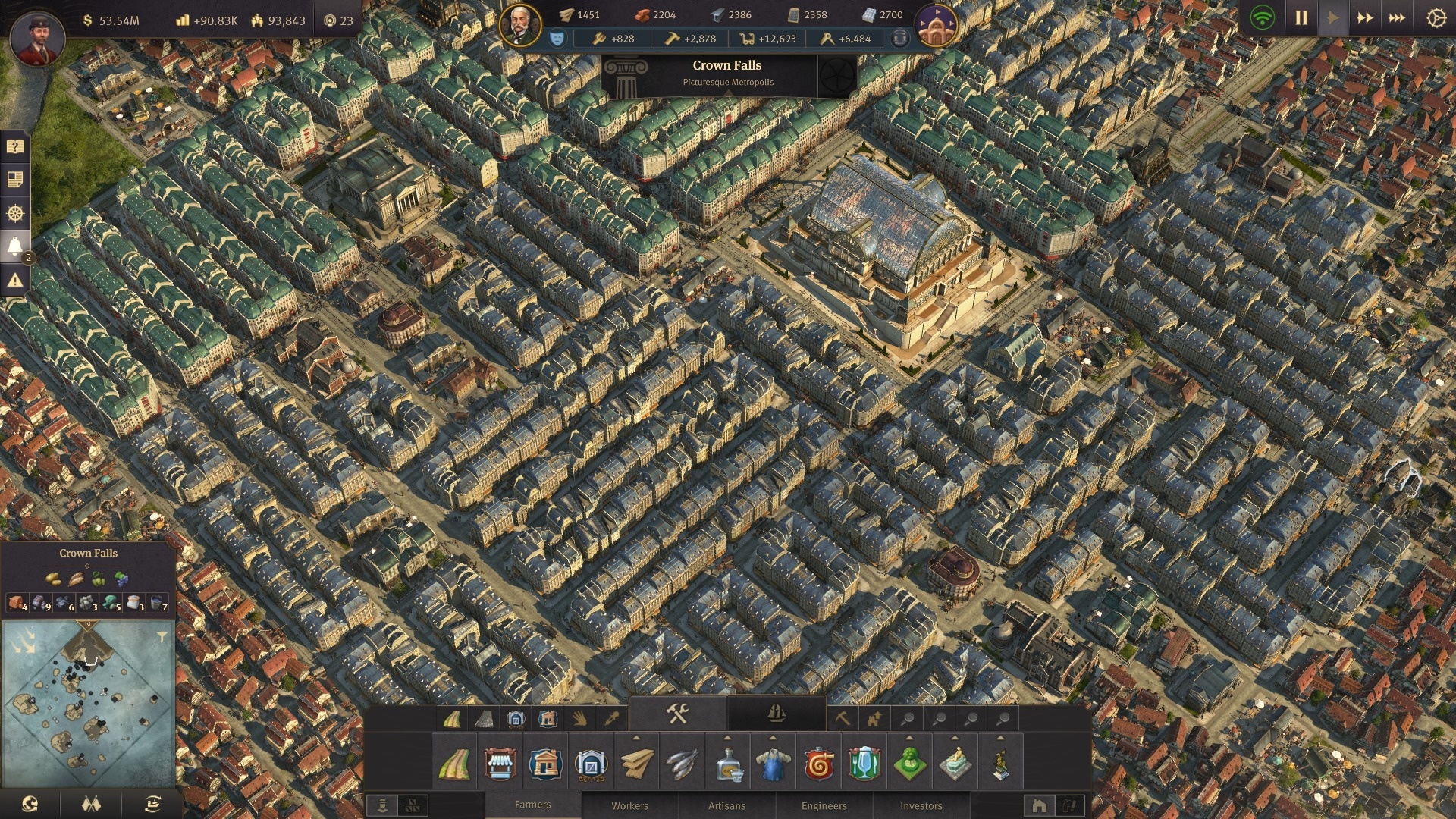
Task: Open the diplomacy flags menu
Action: click(x=91, y=804)
